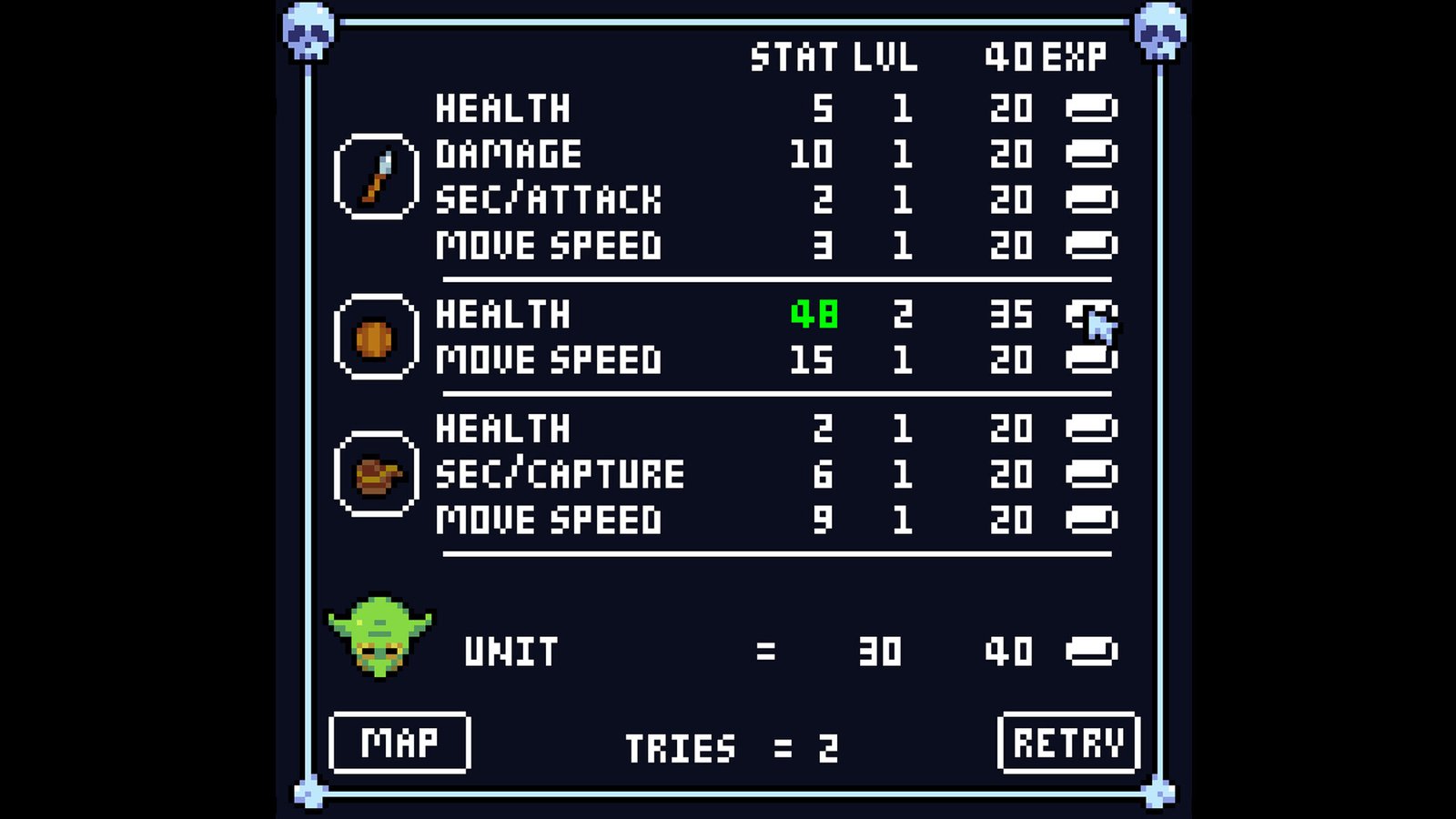Upgrade the pouch unit's HEALTH stat
The height and width of the screenshot is (819, 1456).
click(x=1091, y=428)
